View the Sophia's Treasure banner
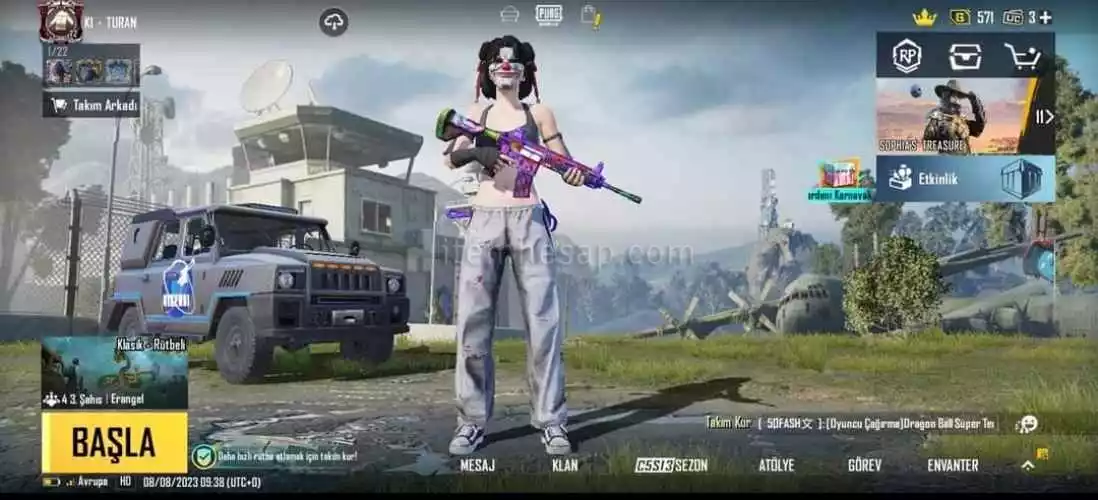The height and width of the screenshot is (500, 1098). (950, 116)
